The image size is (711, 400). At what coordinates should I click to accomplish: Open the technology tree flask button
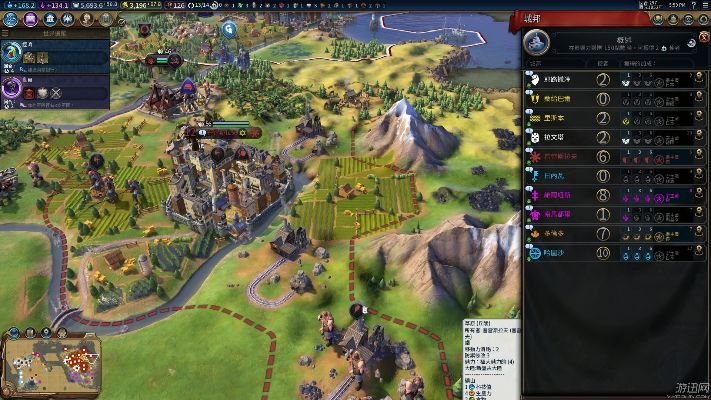click(9, 18)
